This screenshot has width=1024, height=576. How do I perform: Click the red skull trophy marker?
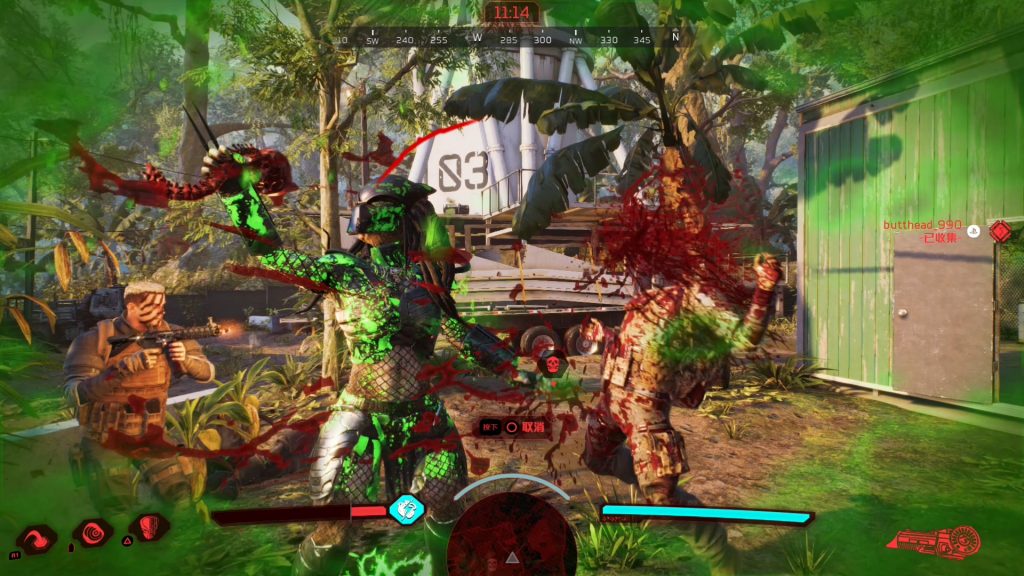[x=548, y=366]
